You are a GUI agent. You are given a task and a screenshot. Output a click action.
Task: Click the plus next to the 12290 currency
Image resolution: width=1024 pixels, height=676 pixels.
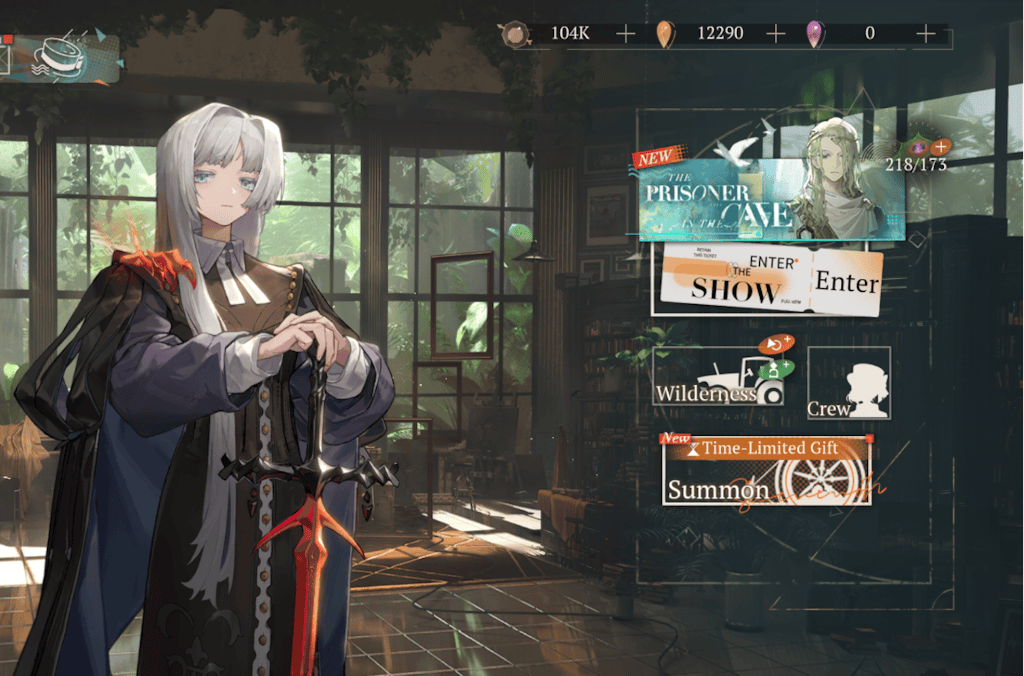click(775, 34)
